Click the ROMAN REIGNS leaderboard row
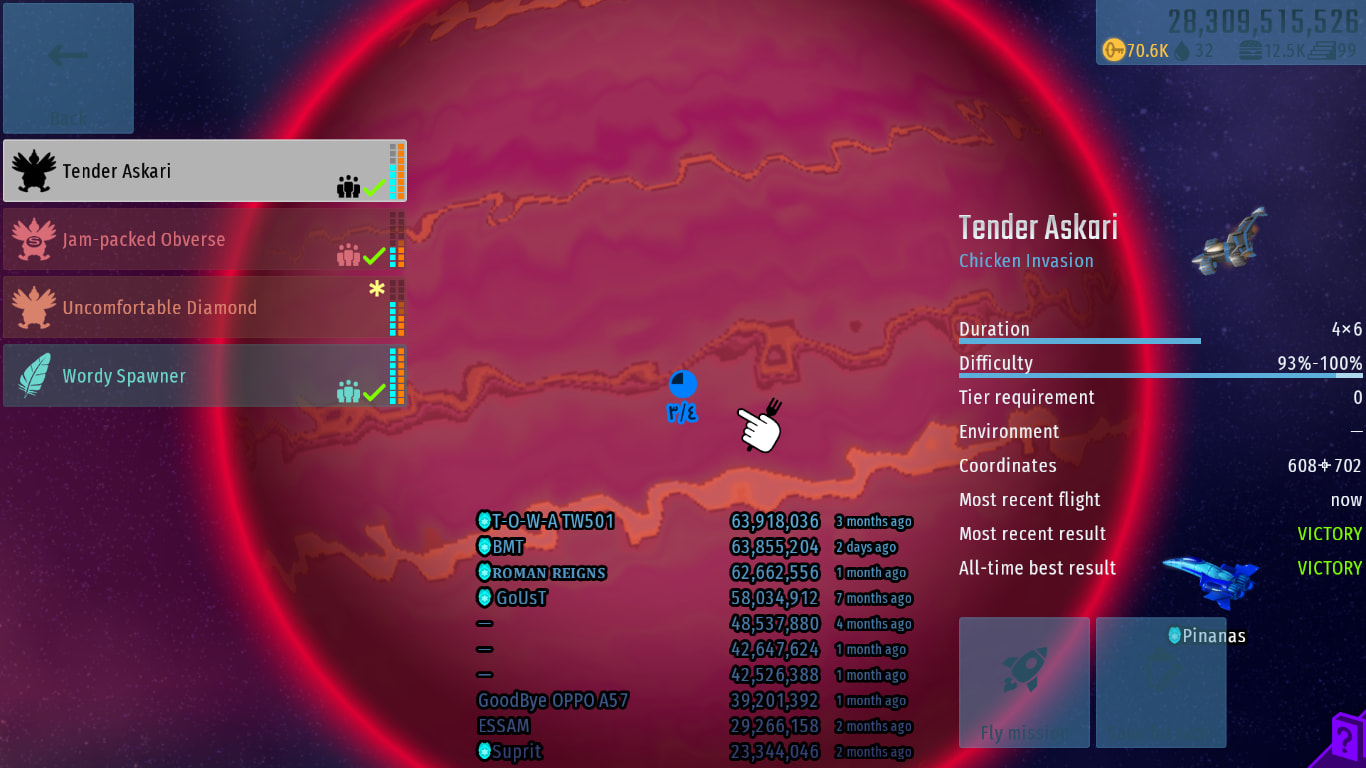 pos(694,573)
